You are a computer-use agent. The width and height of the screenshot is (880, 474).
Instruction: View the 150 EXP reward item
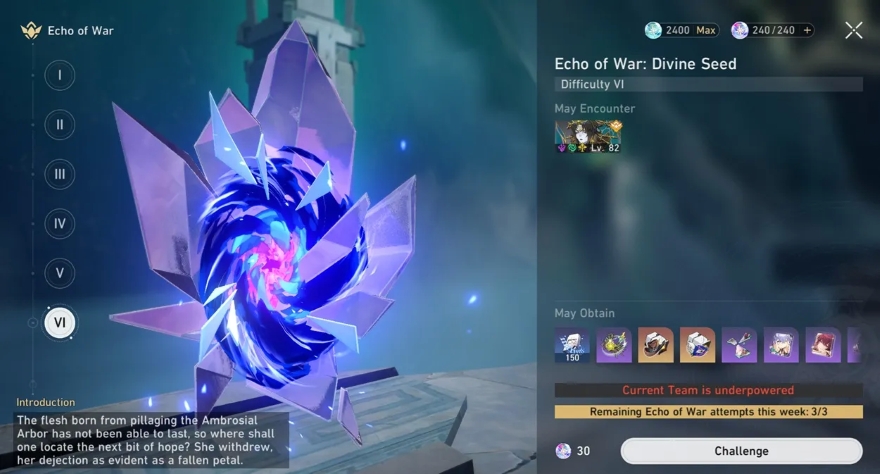pos(572,345)
